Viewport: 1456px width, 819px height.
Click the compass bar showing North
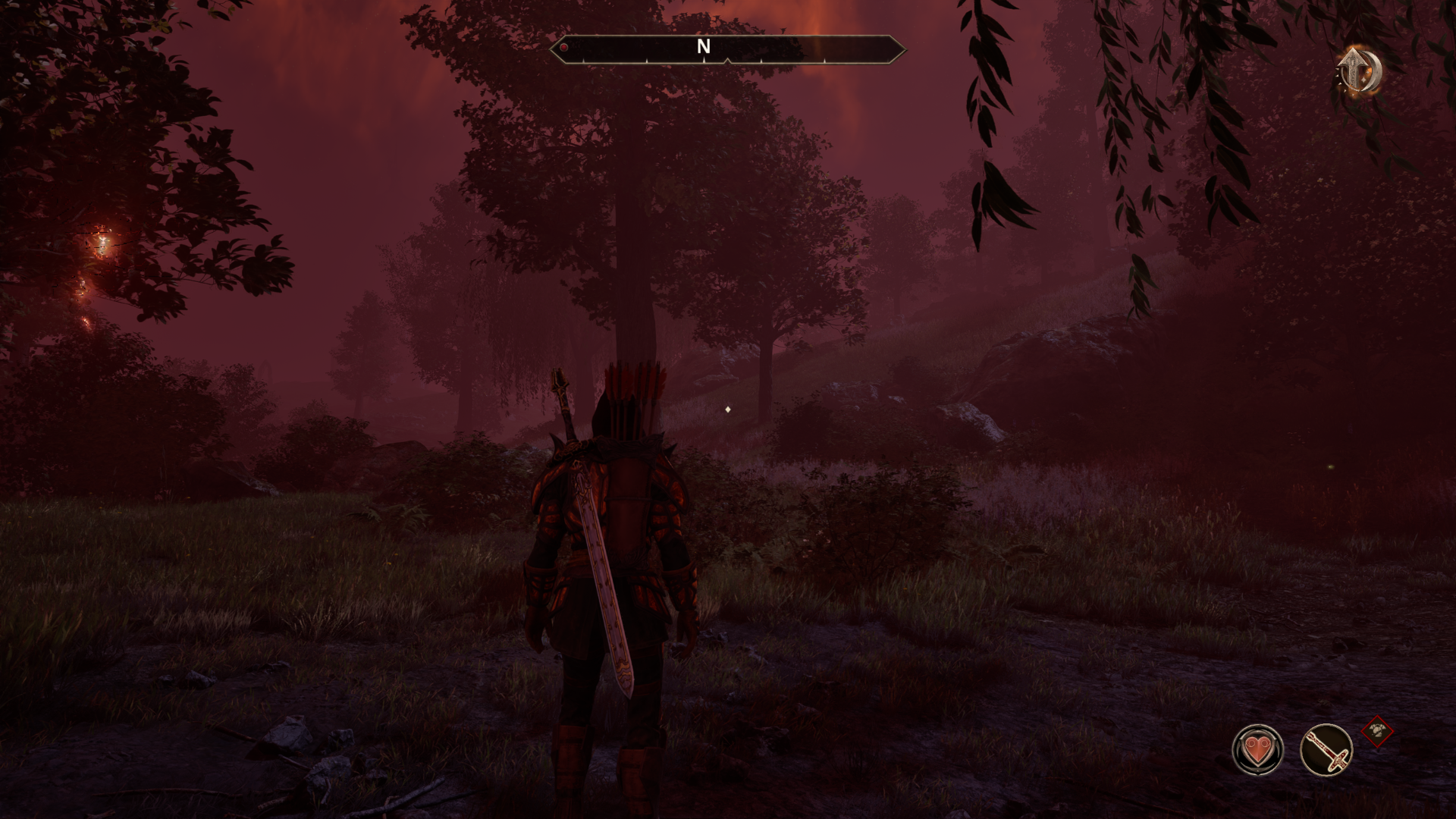pos(726,49)
